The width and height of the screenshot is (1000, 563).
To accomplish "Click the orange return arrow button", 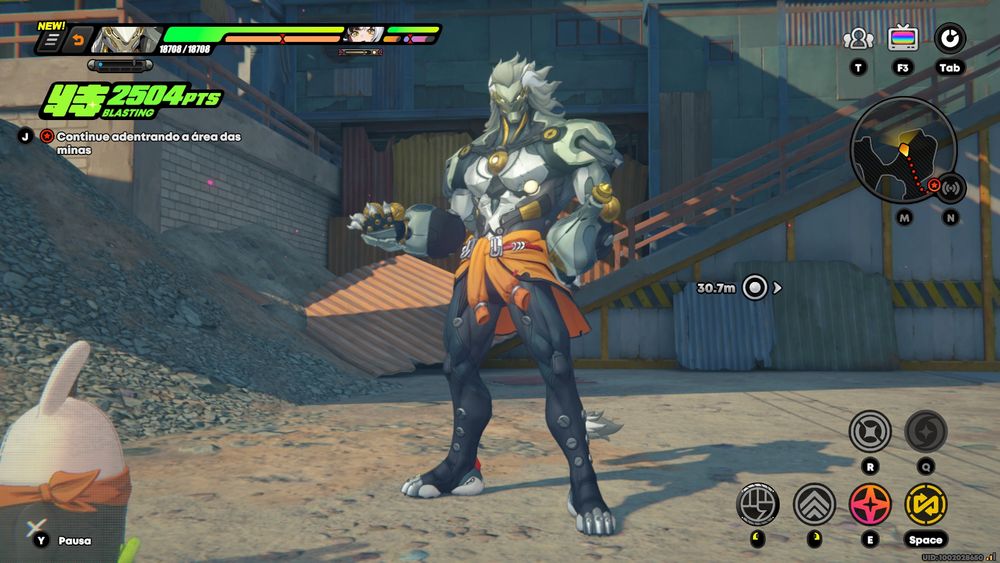I will click(76, 40).
